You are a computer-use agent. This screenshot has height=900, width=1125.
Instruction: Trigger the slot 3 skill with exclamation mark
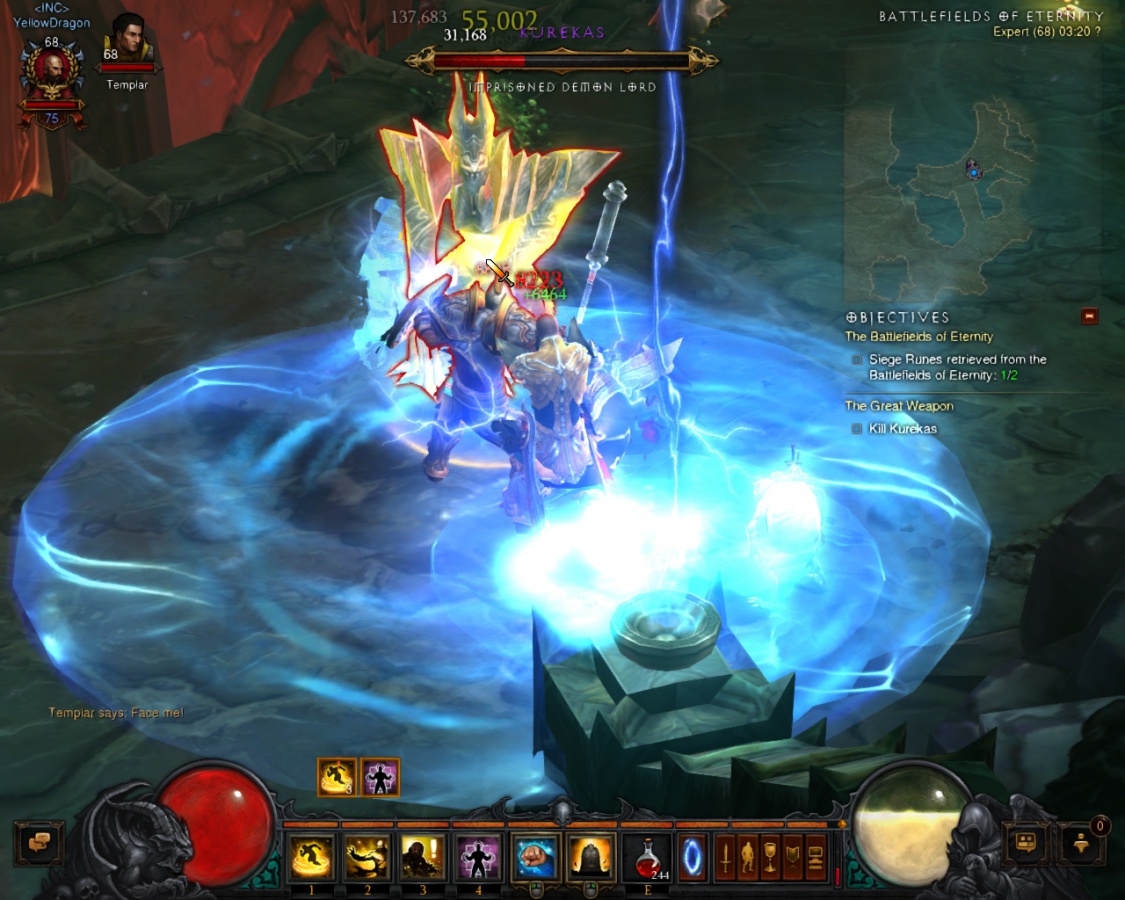[x=423, y=857]
